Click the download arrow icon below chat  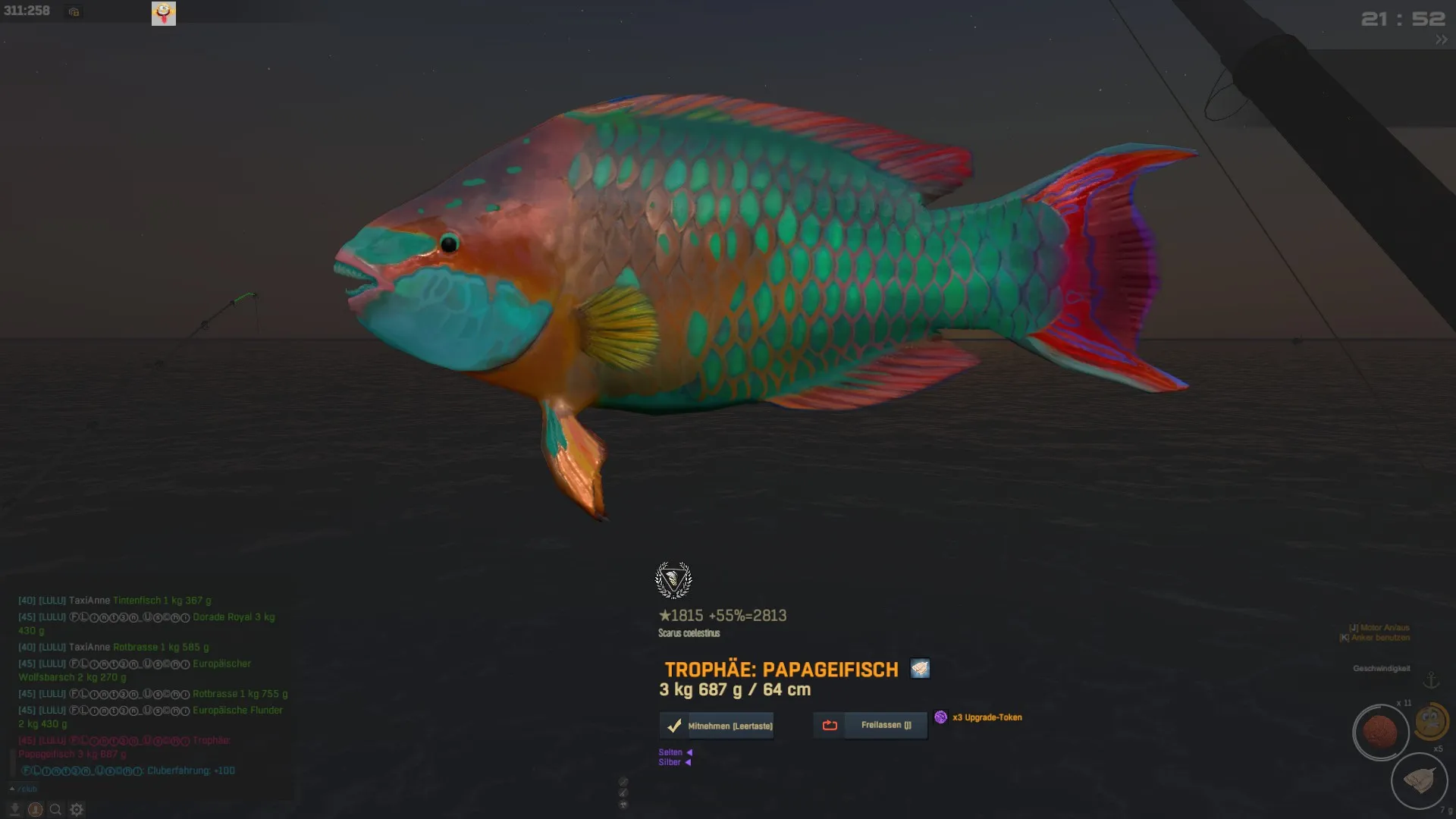point(14,809)
